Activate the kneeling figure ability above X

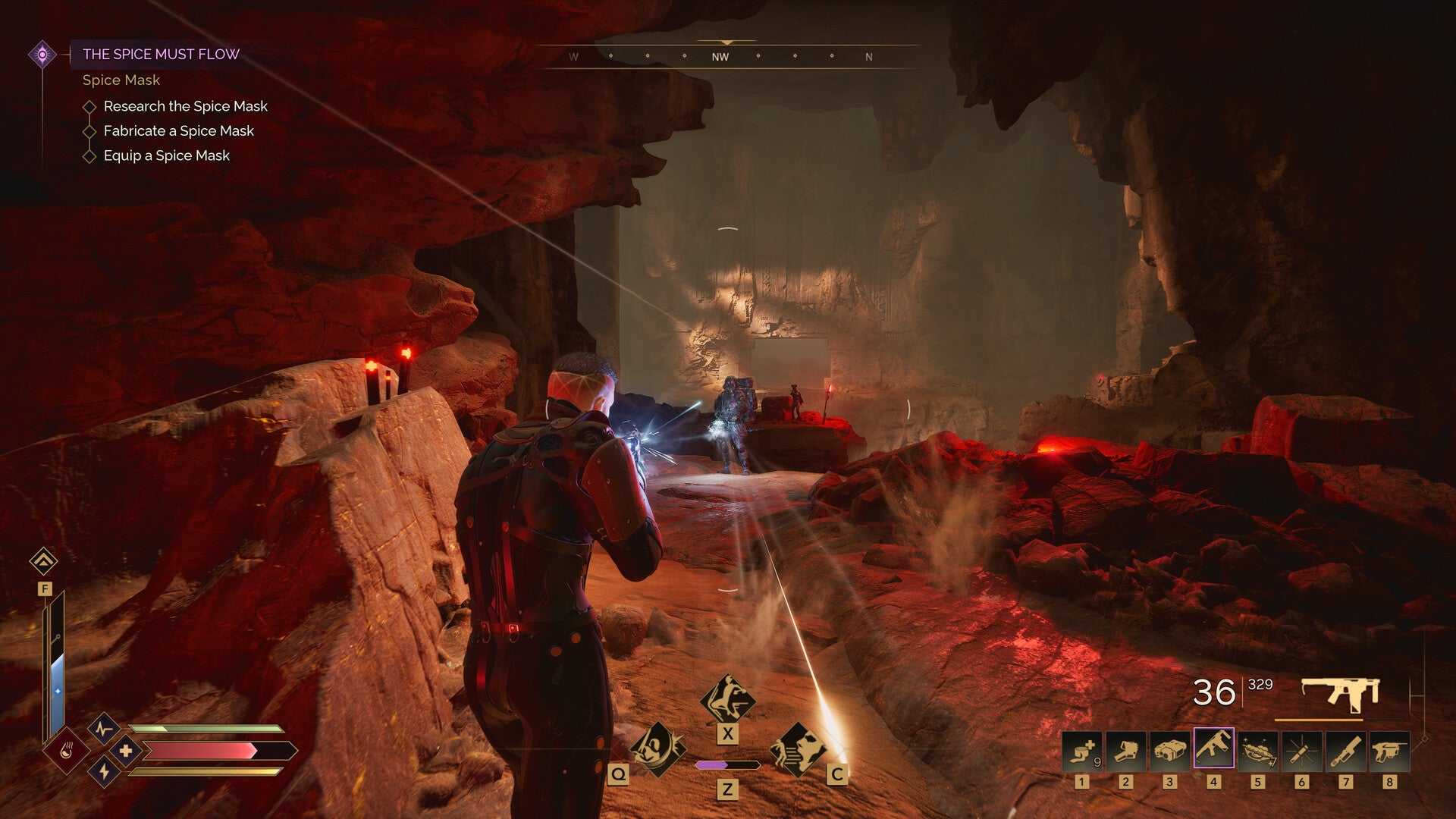point(727,699)
